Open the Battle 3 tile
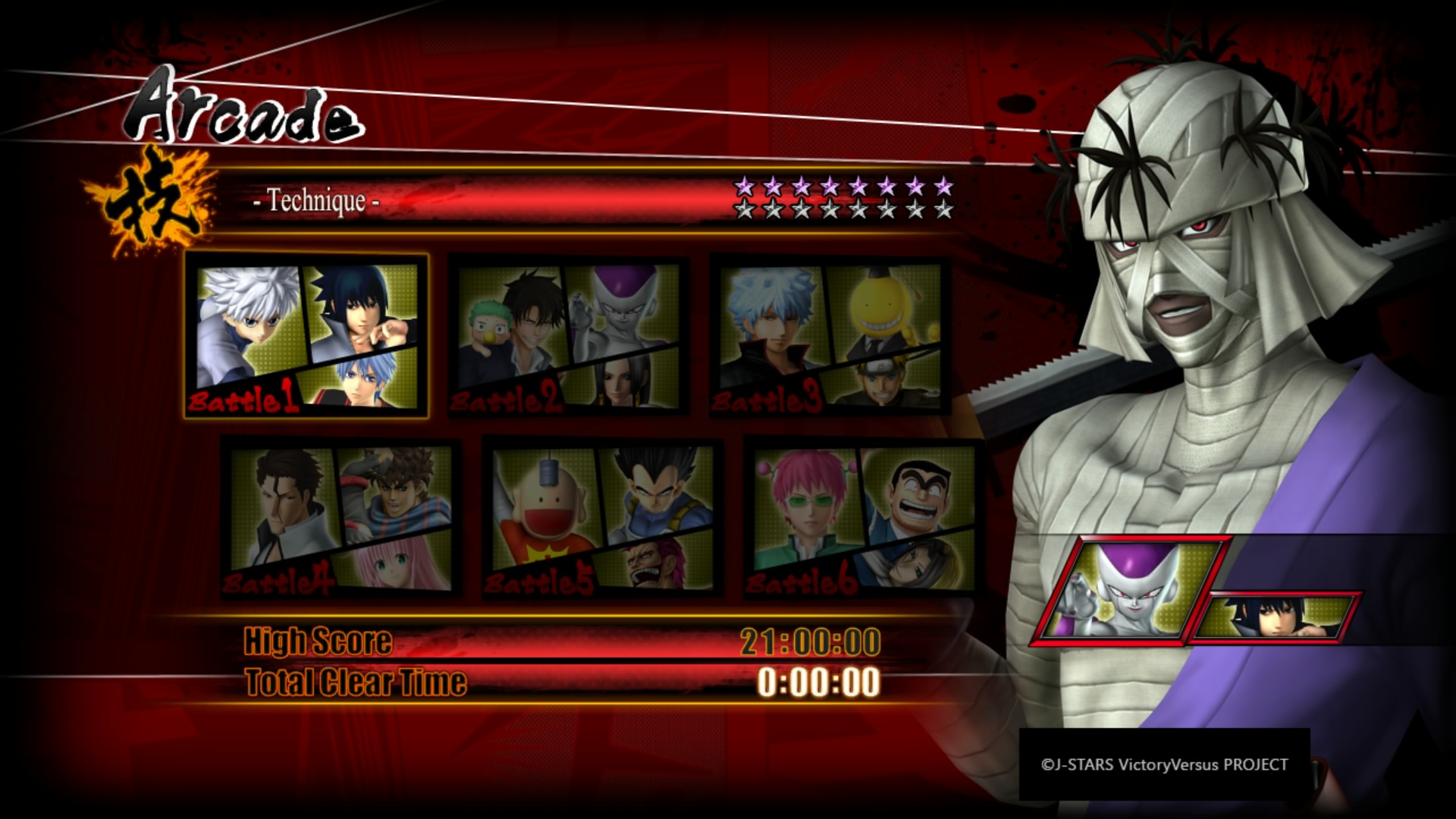The width and height of the screenshot is (1456, 819). point(830,336)
